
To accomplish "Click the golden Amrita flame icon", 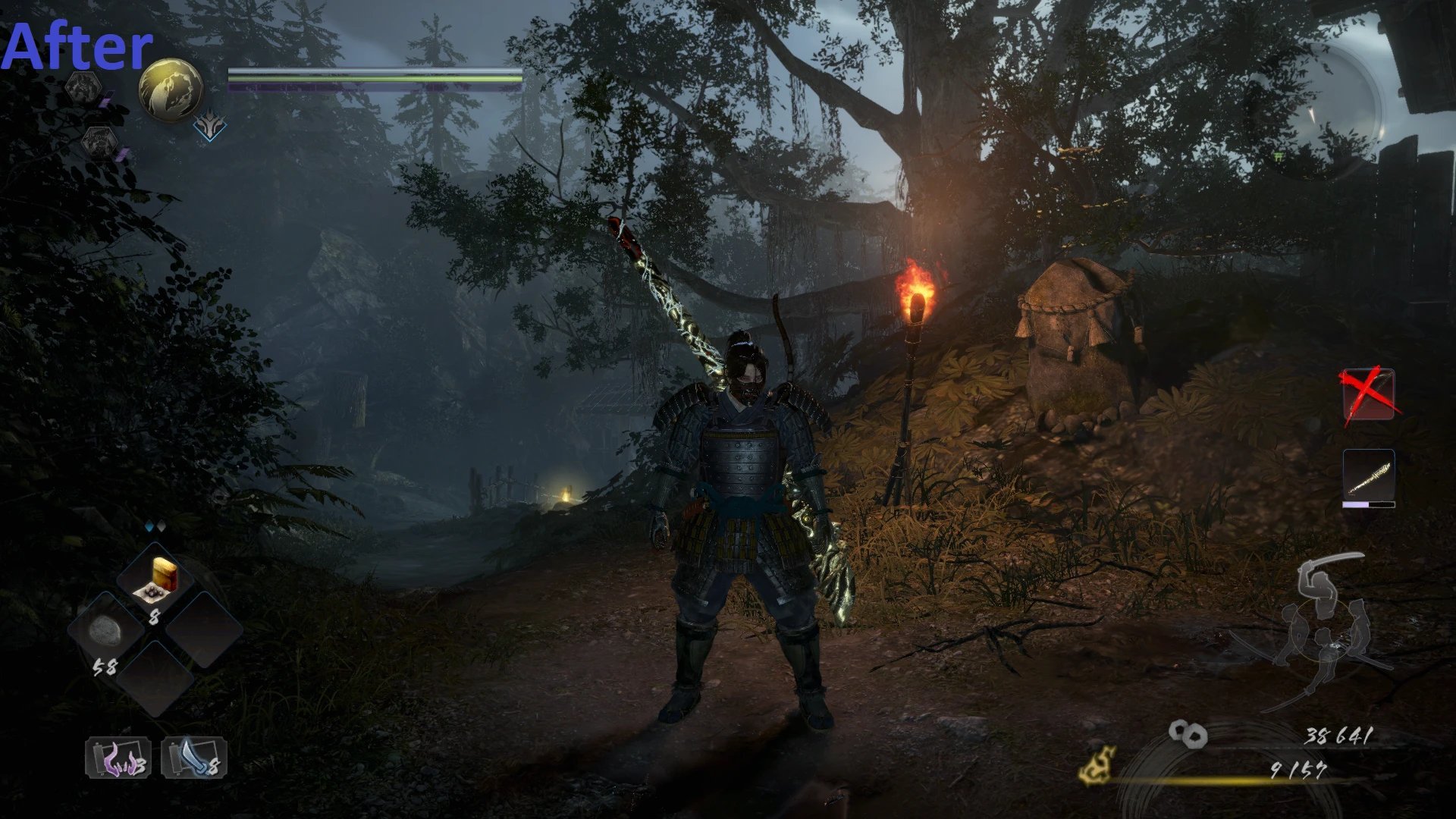I will (1097, 764).
